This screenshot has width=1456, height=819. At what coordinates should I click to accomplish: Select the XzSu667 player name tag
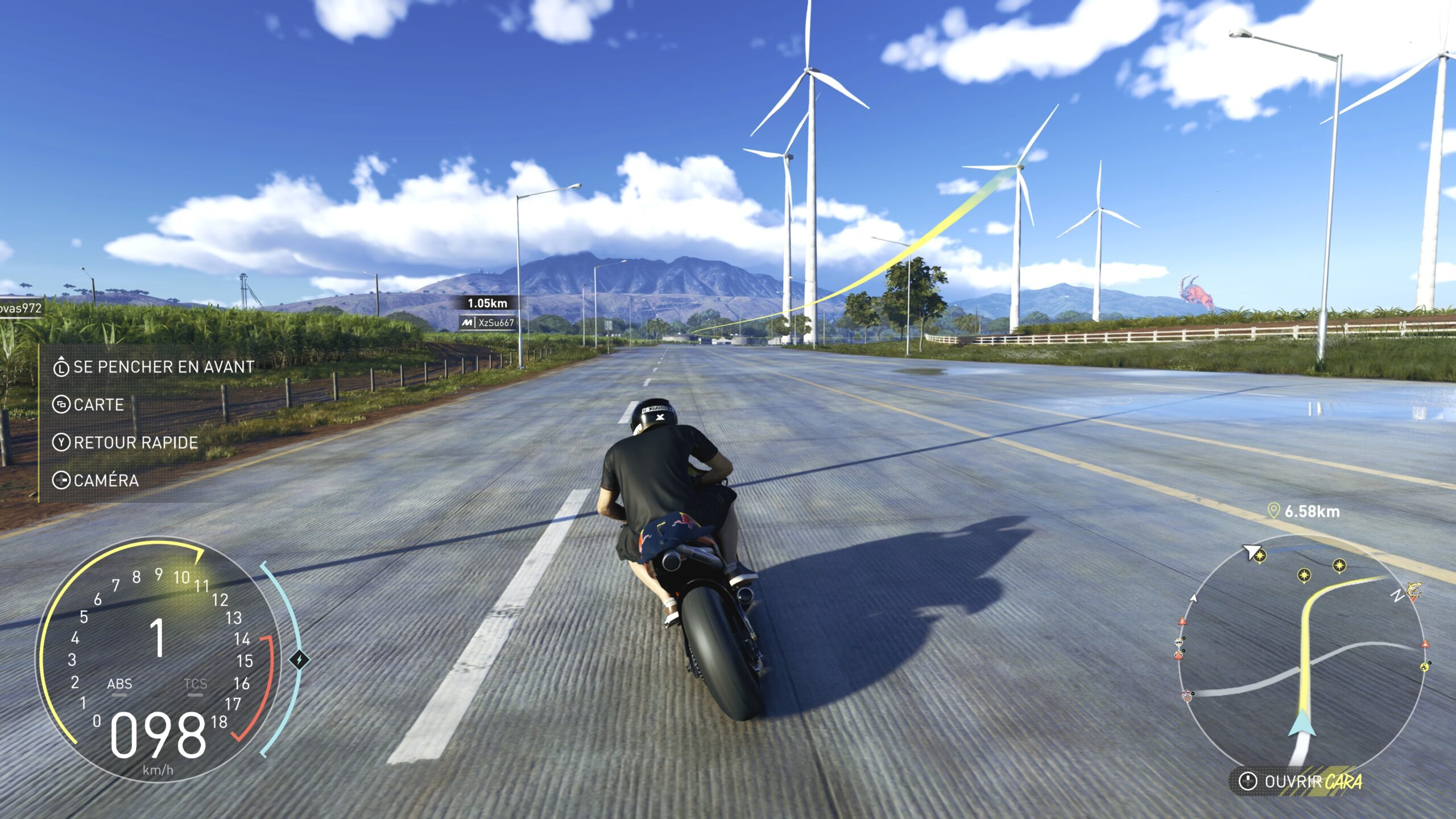click(x=489, y=323)
